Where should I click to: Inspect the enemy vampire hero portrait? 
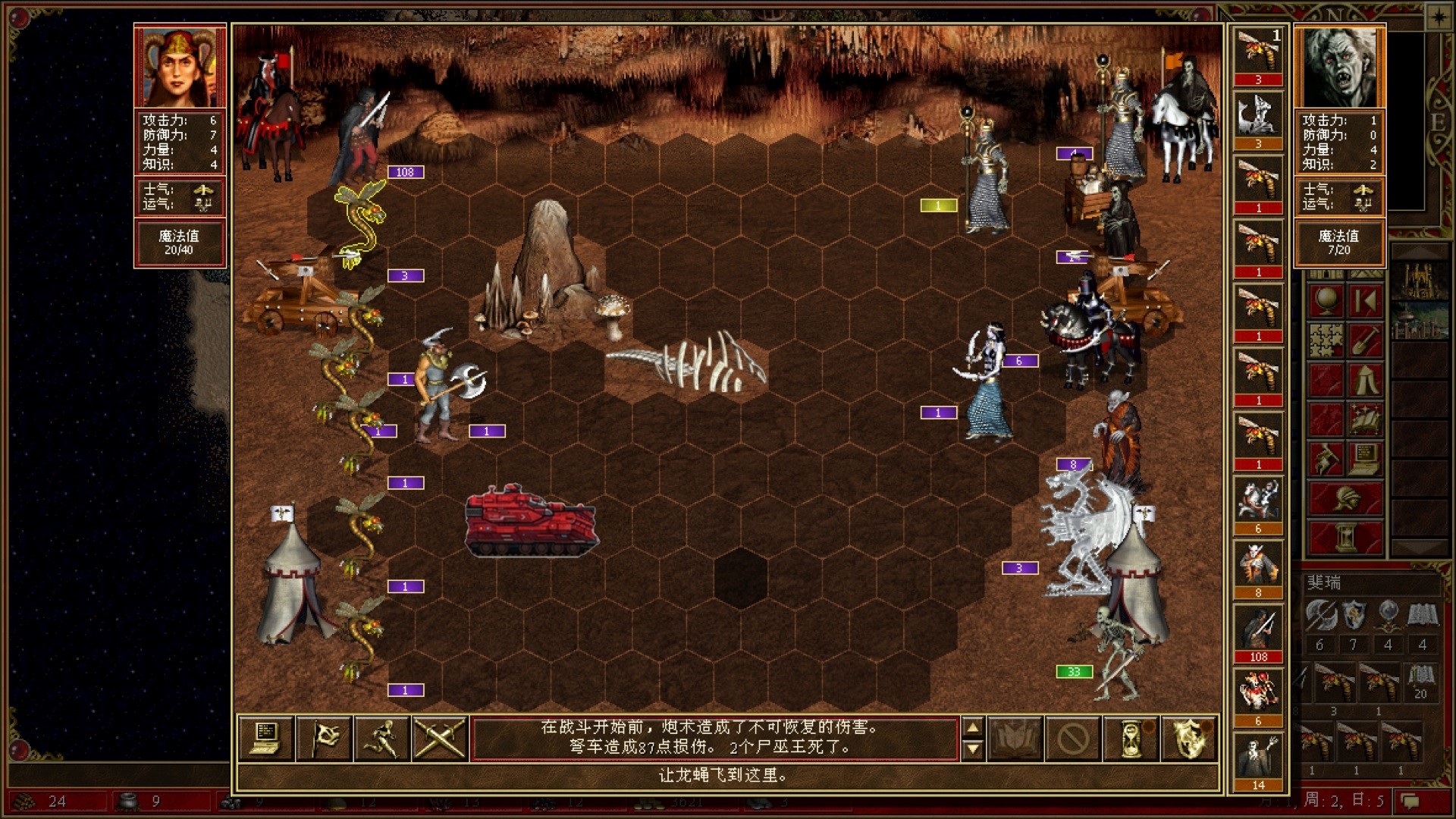point(1339,67)
